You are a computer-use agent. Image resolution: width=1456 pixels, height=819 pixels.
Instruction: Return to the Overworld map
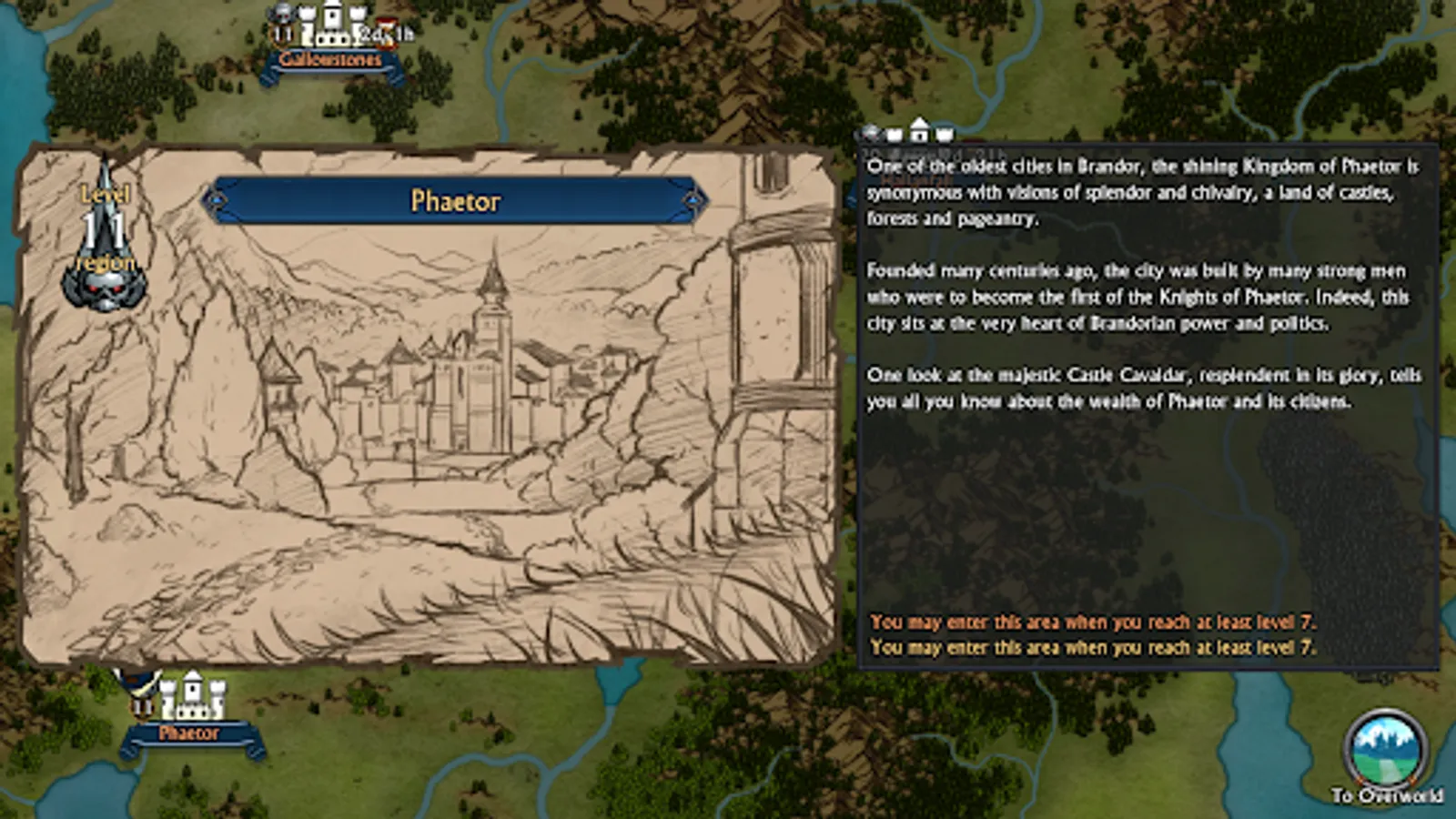1386,753
